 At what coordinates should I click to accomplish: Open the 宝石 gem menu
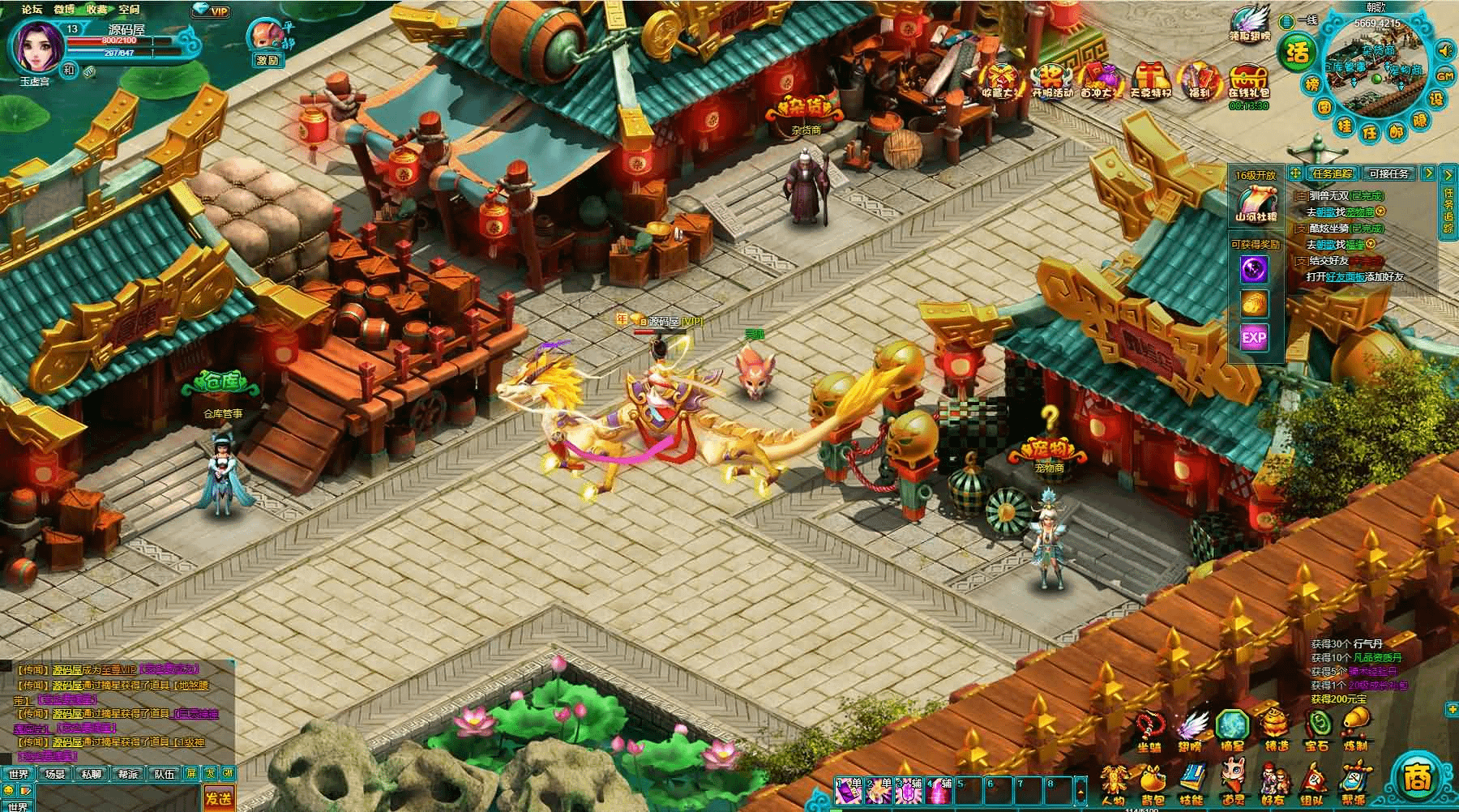(x=1316, y=725)
